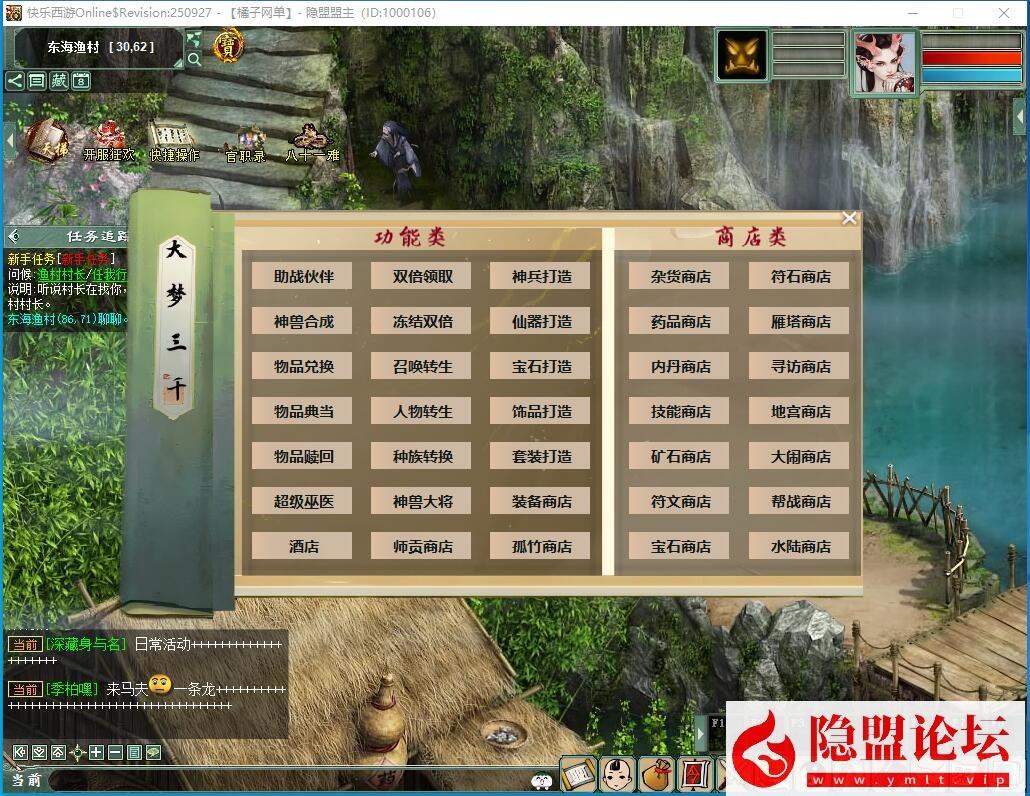Open the 官职录 icon

point(246,143)
